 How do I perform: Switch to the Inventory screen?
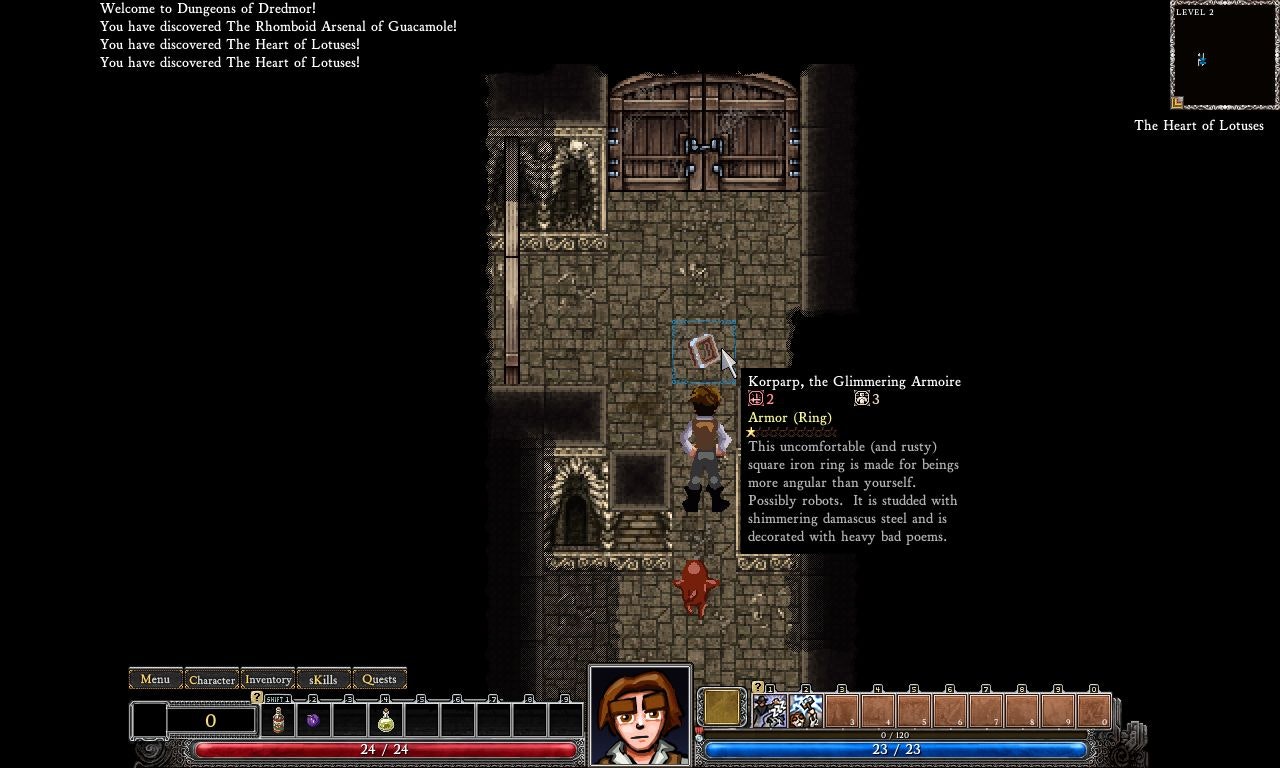coord(267,679)
